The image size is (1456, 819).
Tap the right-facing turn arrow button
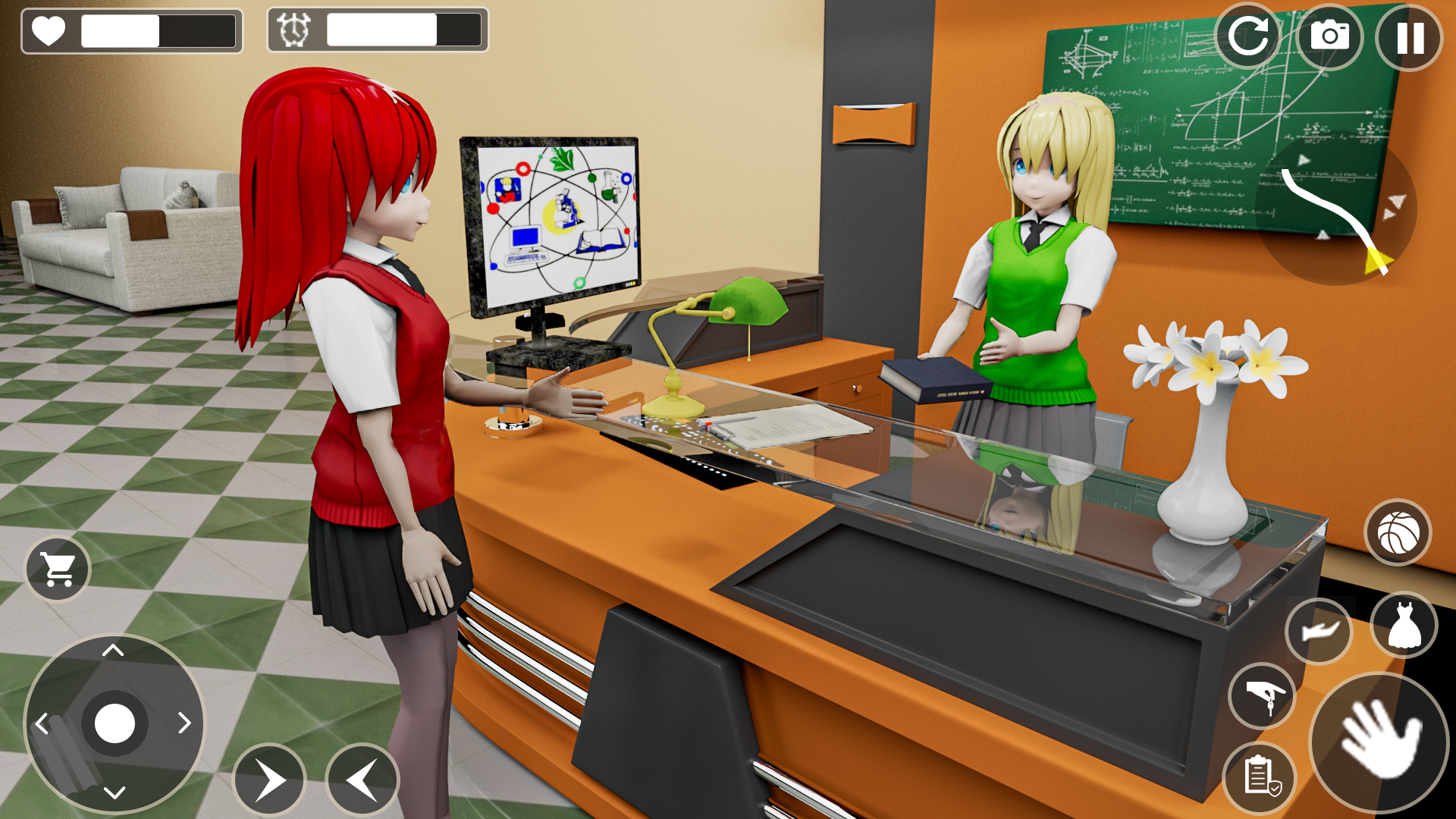pyautogui.click(x=271, y=779)
